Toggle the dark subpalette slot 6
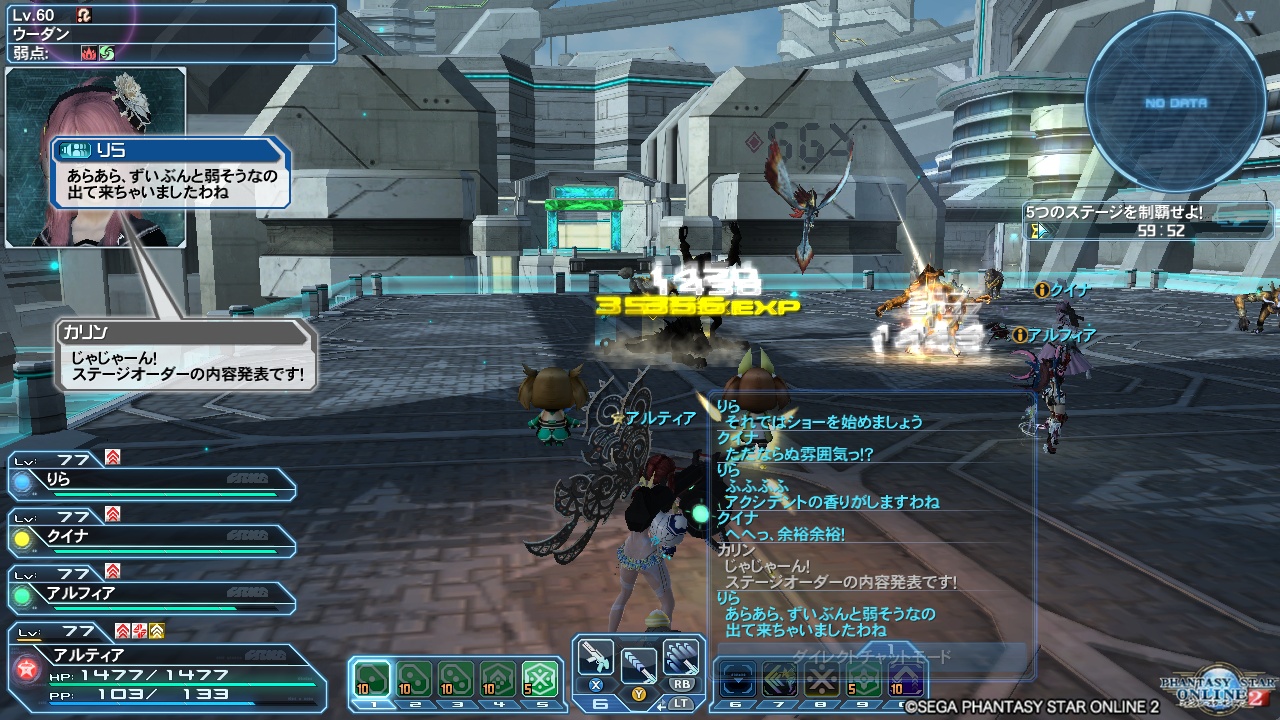Viewport: 1280px width, 720px height. 737,678
